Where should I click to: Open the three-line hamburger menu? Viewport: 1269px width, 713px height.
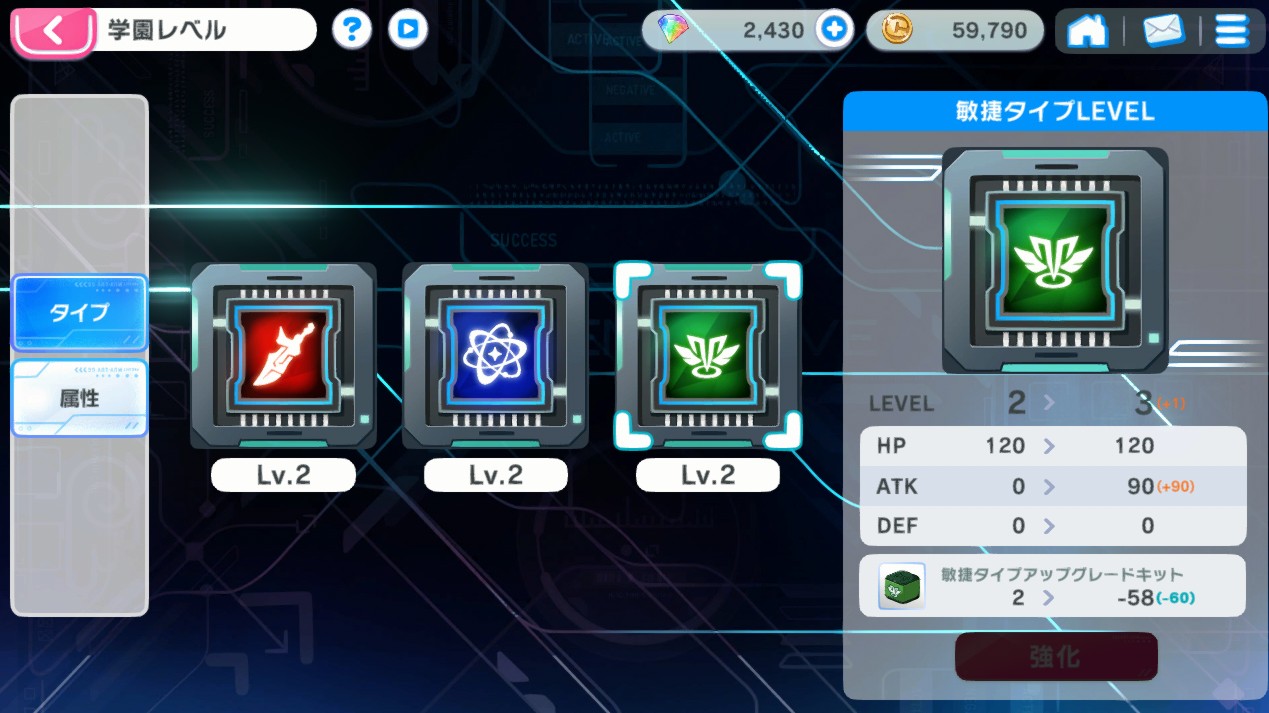[1231, 31]
